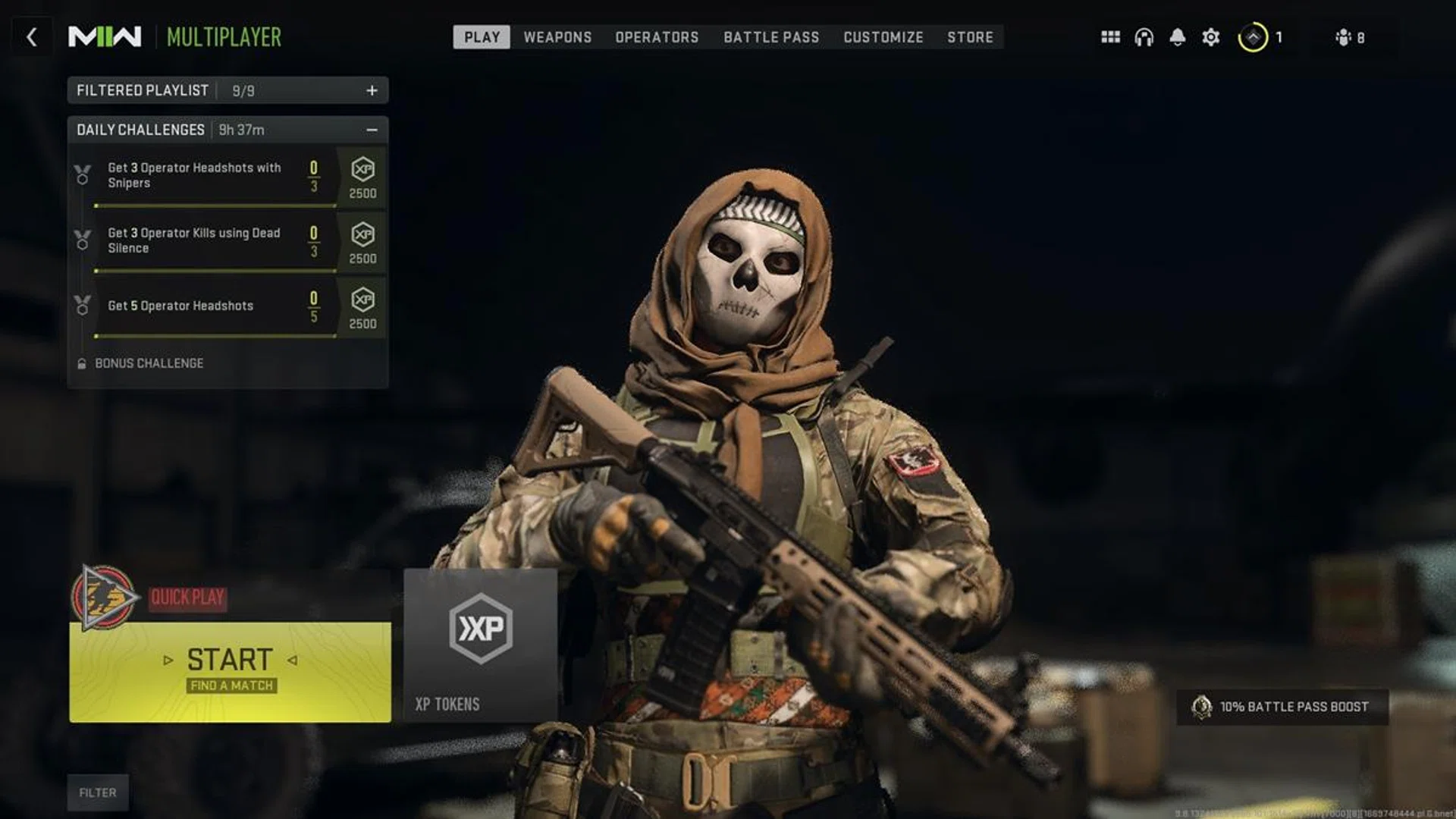Open settings with the gear icon

pyautogui.click(x=1211, y=37)
